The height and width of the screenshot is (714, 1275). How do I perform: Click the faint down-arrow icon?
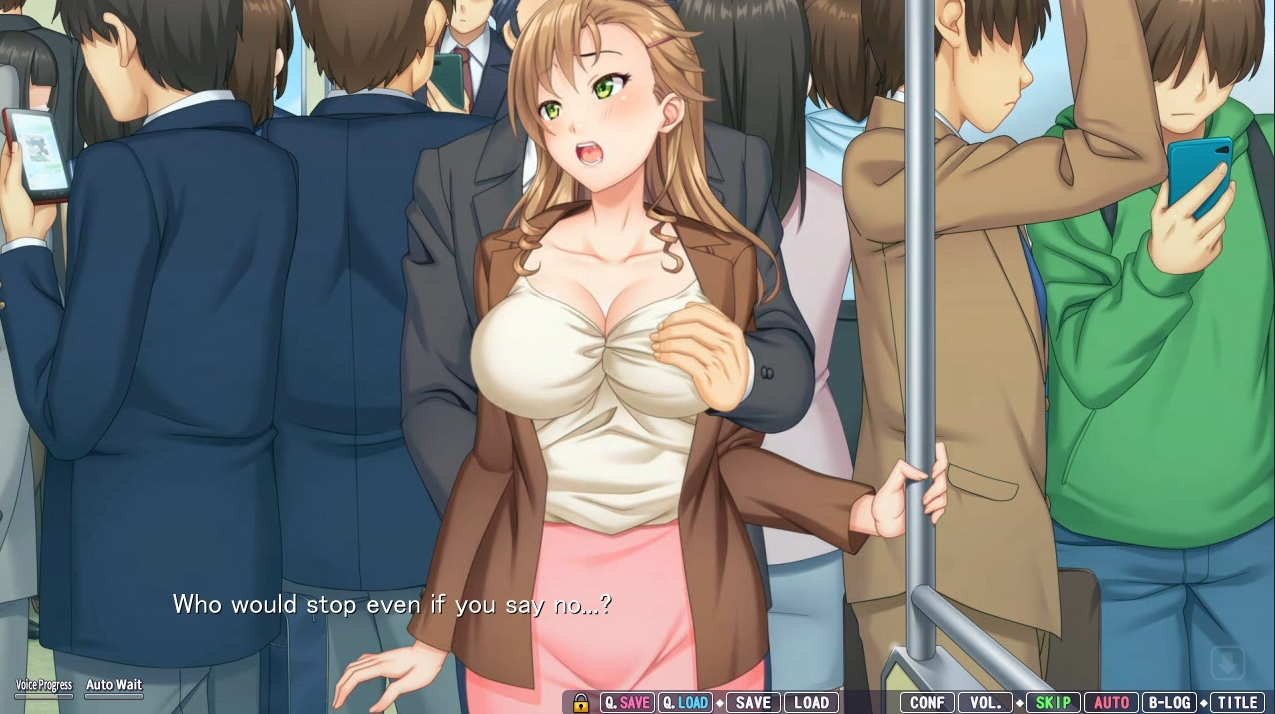(1228, 662)
